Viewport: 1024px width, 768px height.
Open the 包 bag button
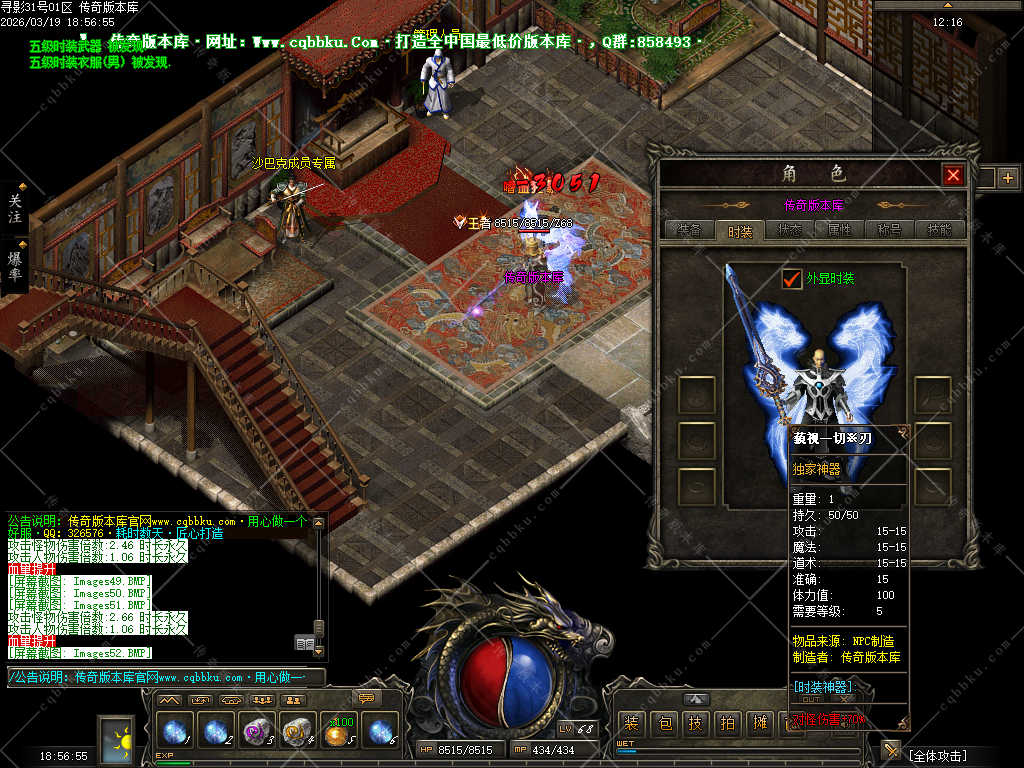tap(664, 723)
